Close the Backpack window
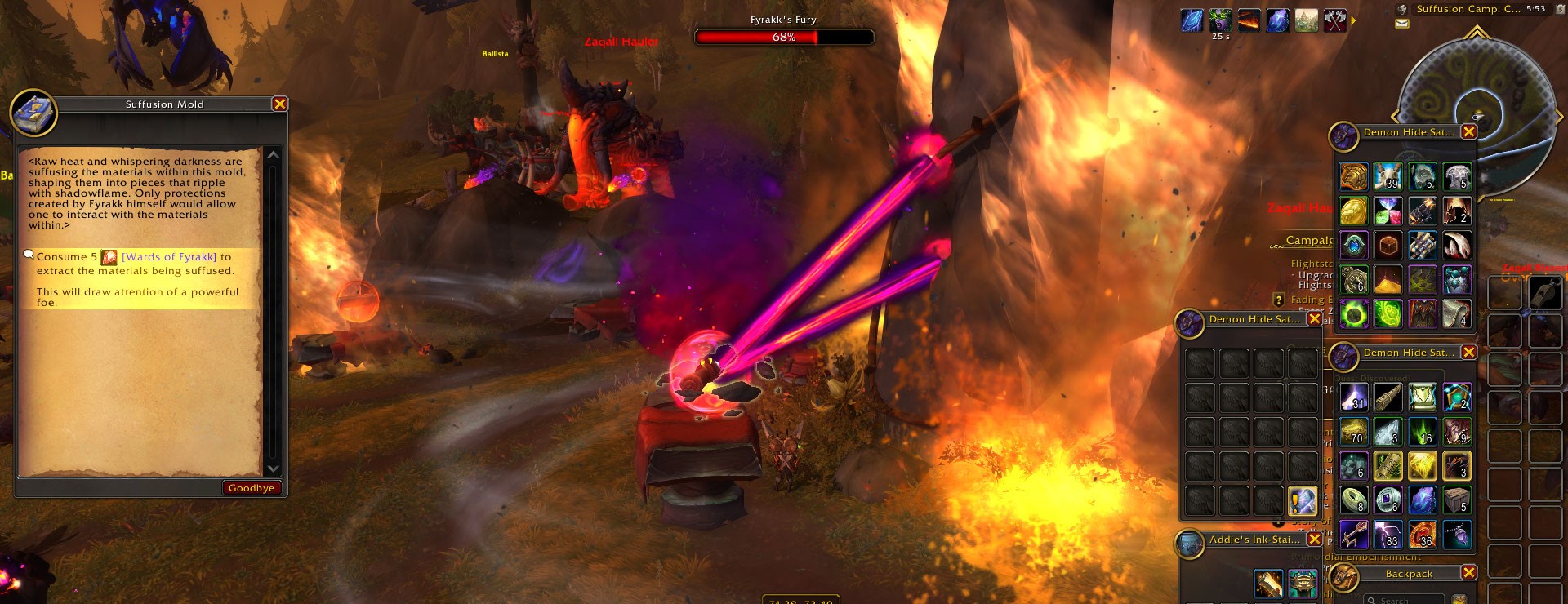The image size is (1568, 604). pos(1468,573)
